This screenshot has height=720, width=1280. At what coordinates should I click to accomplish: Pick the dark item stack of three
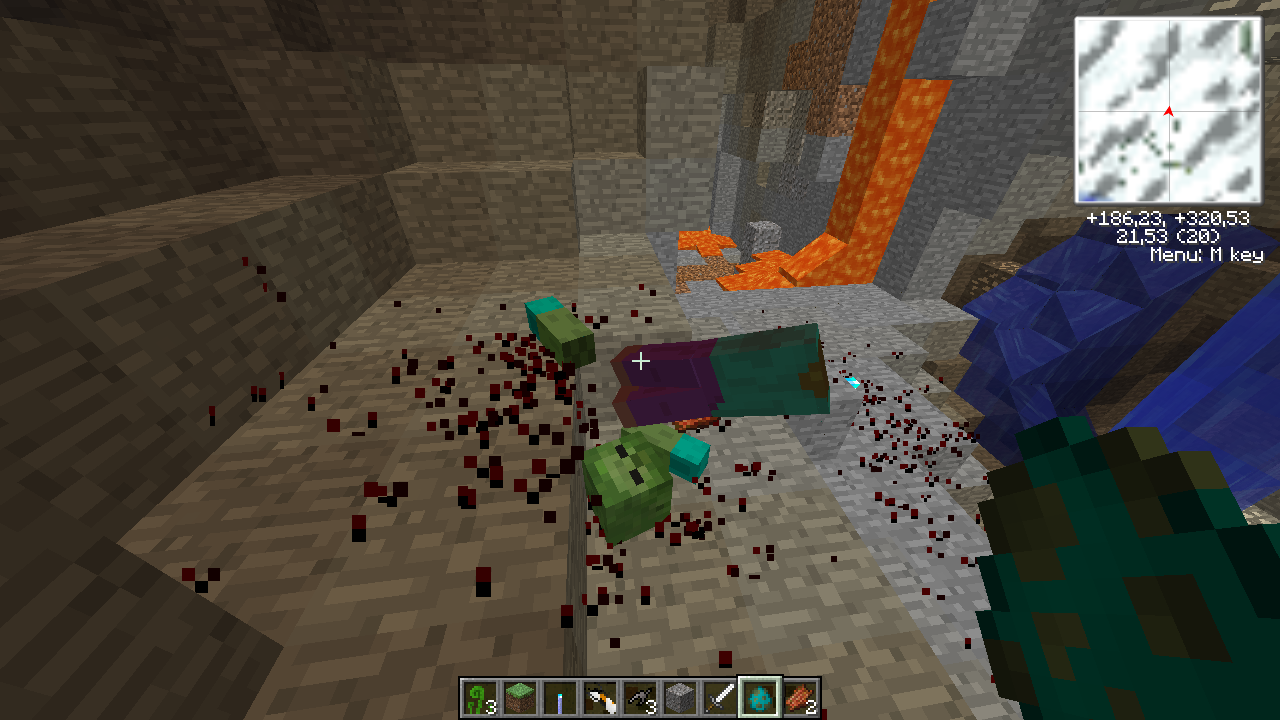(x=639, y=697)
